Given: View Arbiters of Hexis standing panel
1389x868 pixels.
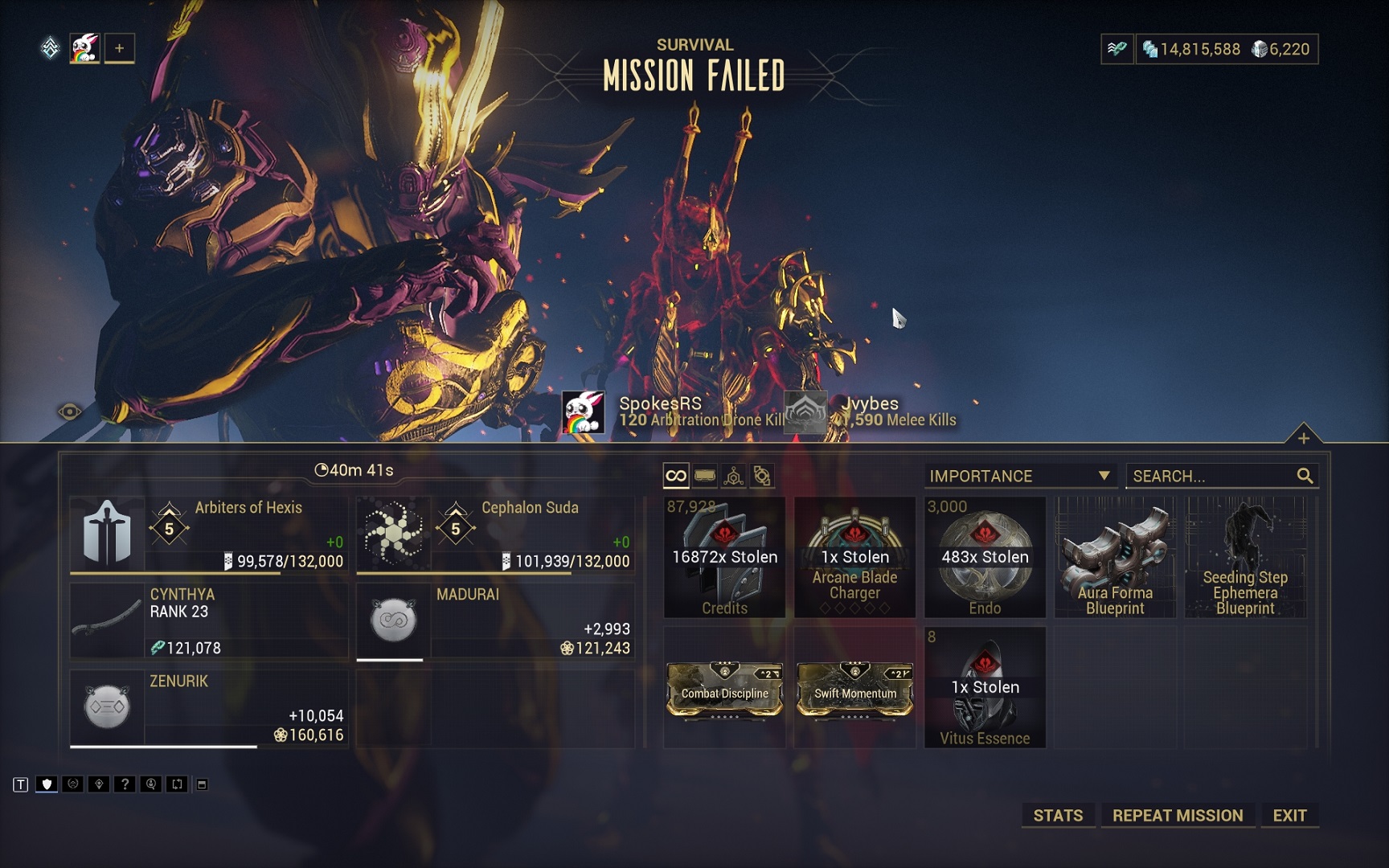Looking at the screenshot, I should [x=209, y=534].
